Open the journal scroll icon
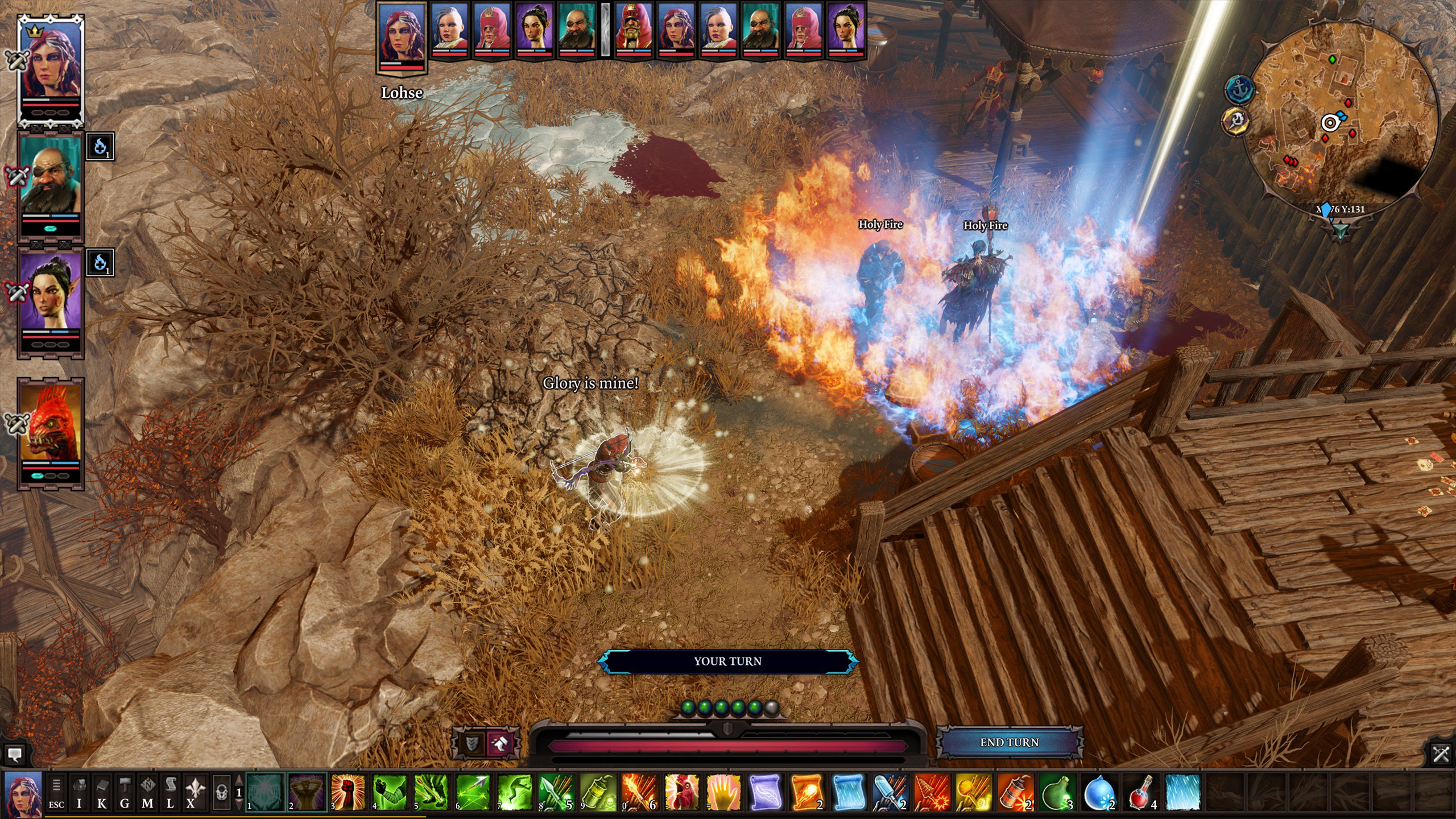1456x819 pixels. [x=169, y=793]
